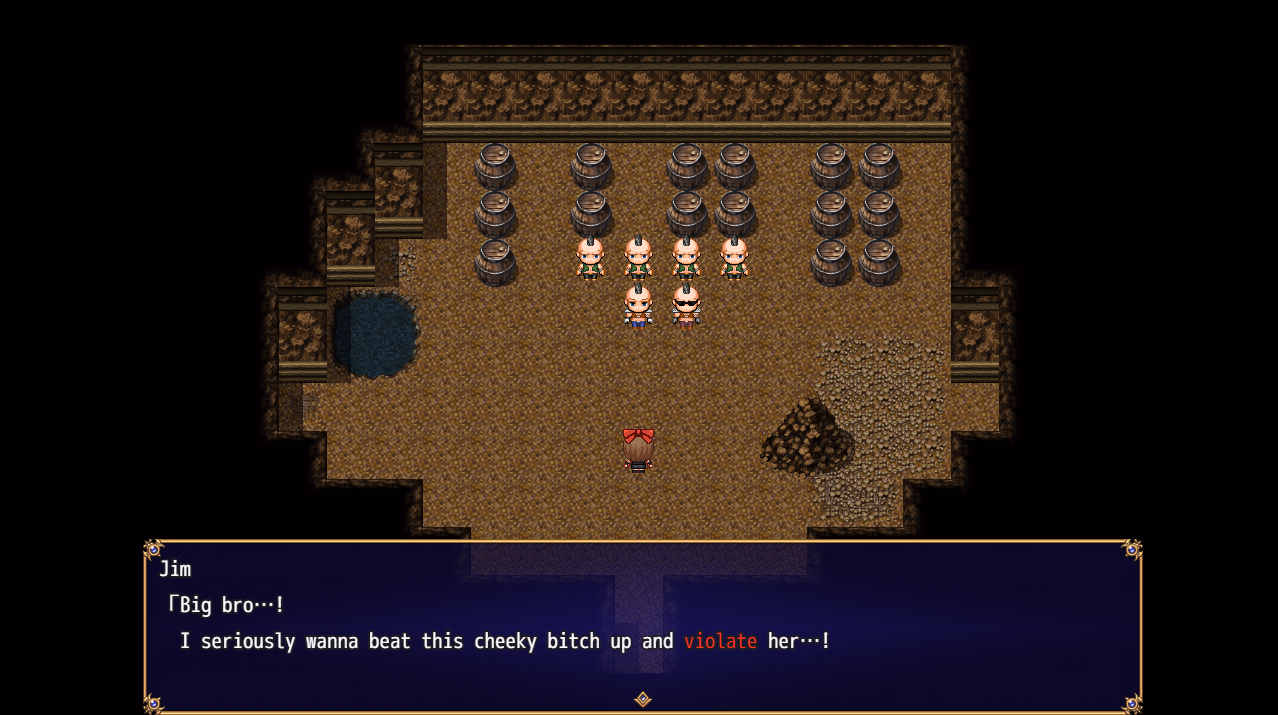
Task: Click the dialogue continue arrow indicator
Action: pyautogui.click(x=643, y=699)
